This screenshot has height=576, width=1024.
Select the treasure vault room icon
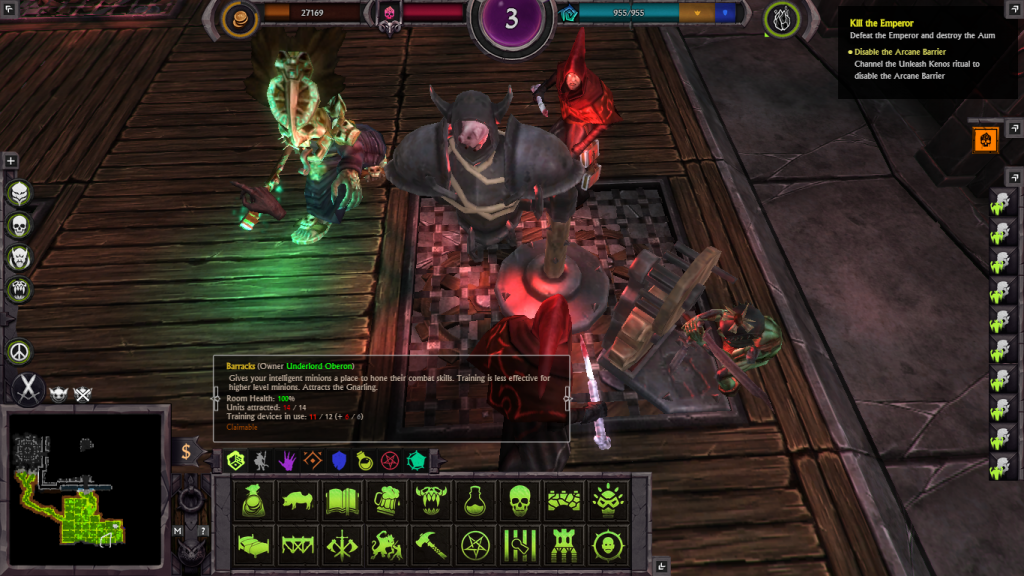point(254,500)
